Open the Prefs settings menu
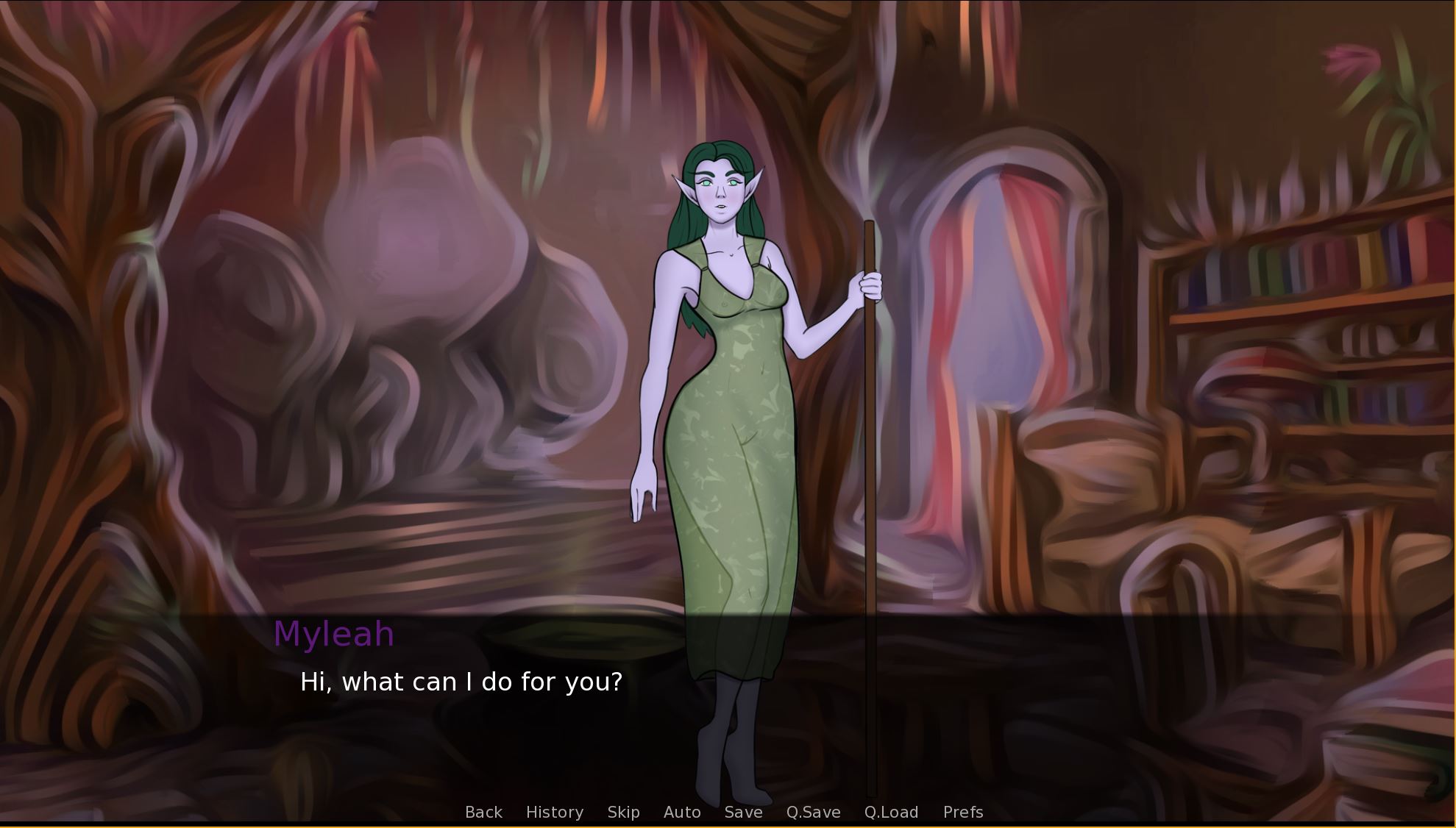The image size is (1456, 828). click(962, 812)
